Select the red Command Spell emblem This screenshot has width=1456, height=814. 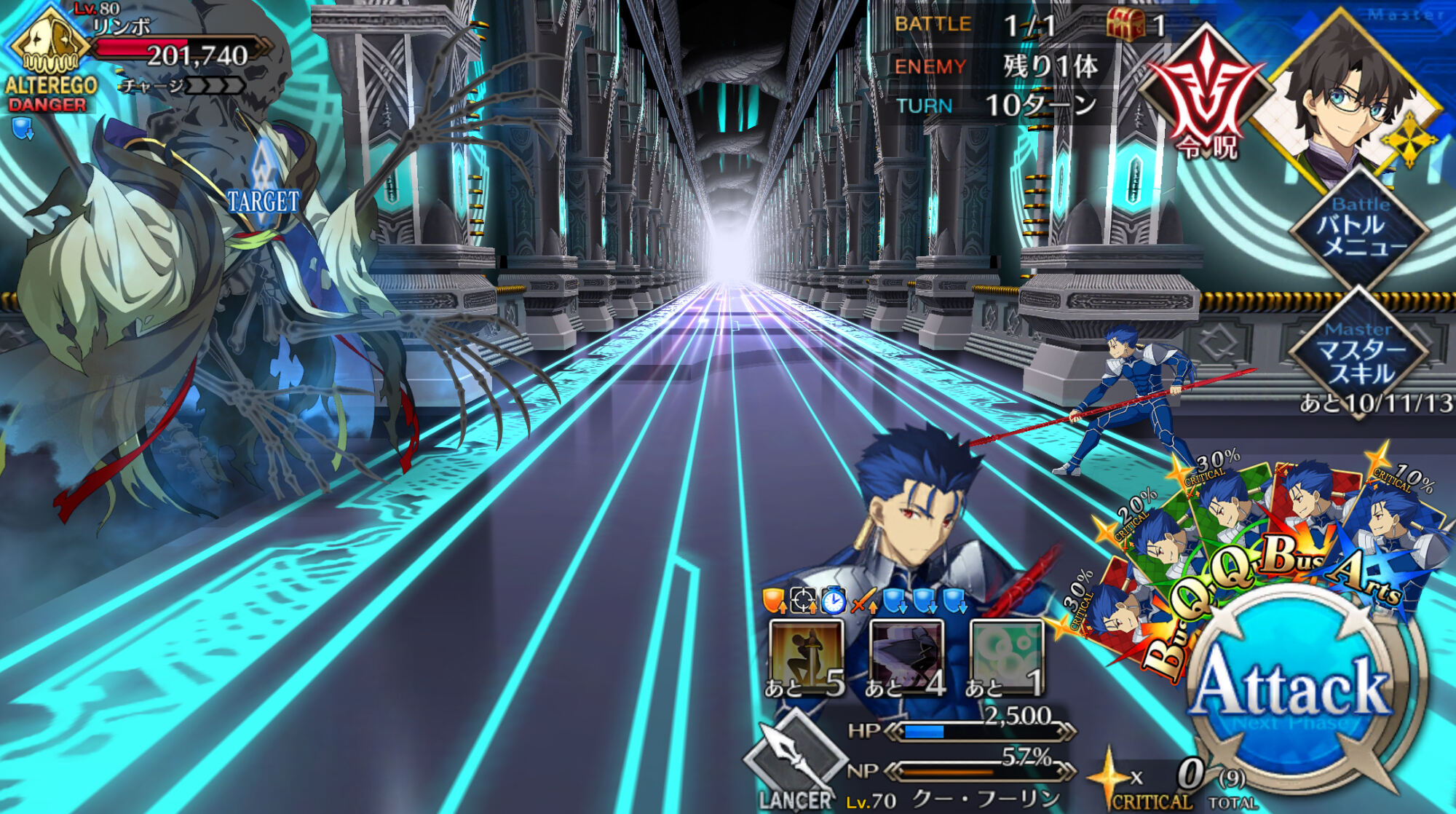coord(1205,91)
